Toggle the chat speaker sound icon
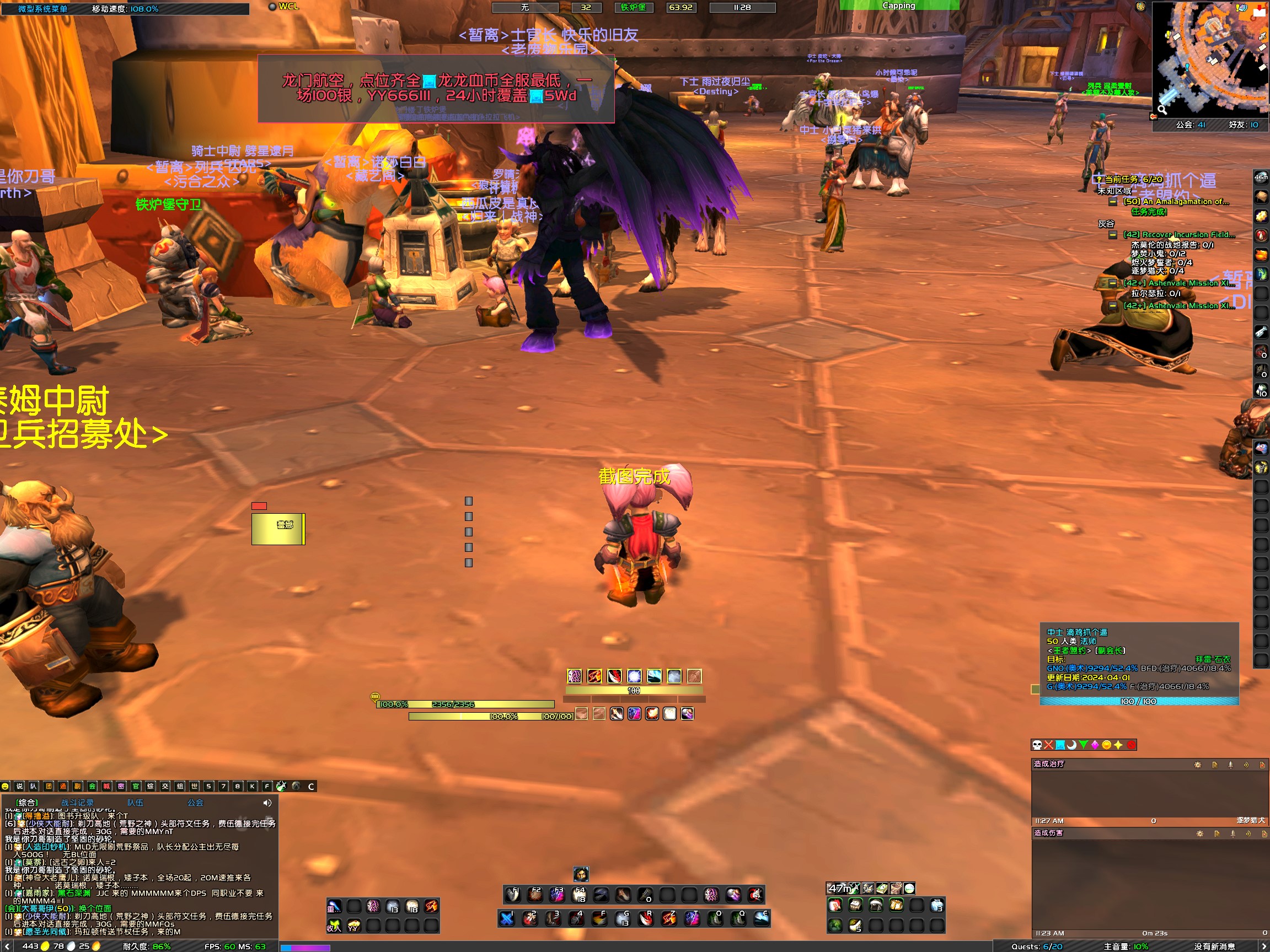Viewport: 1270px width, 952px height. point(267,803)
